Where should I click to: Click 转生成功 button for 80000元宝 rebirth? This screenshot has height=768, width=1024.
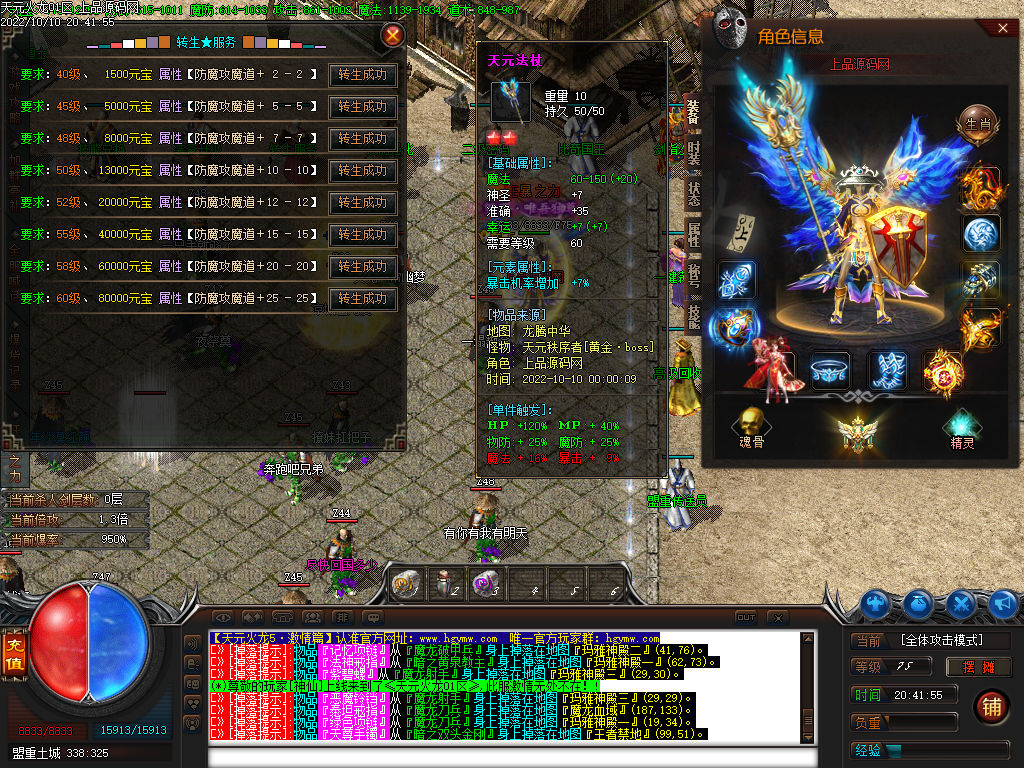point(363,299)
